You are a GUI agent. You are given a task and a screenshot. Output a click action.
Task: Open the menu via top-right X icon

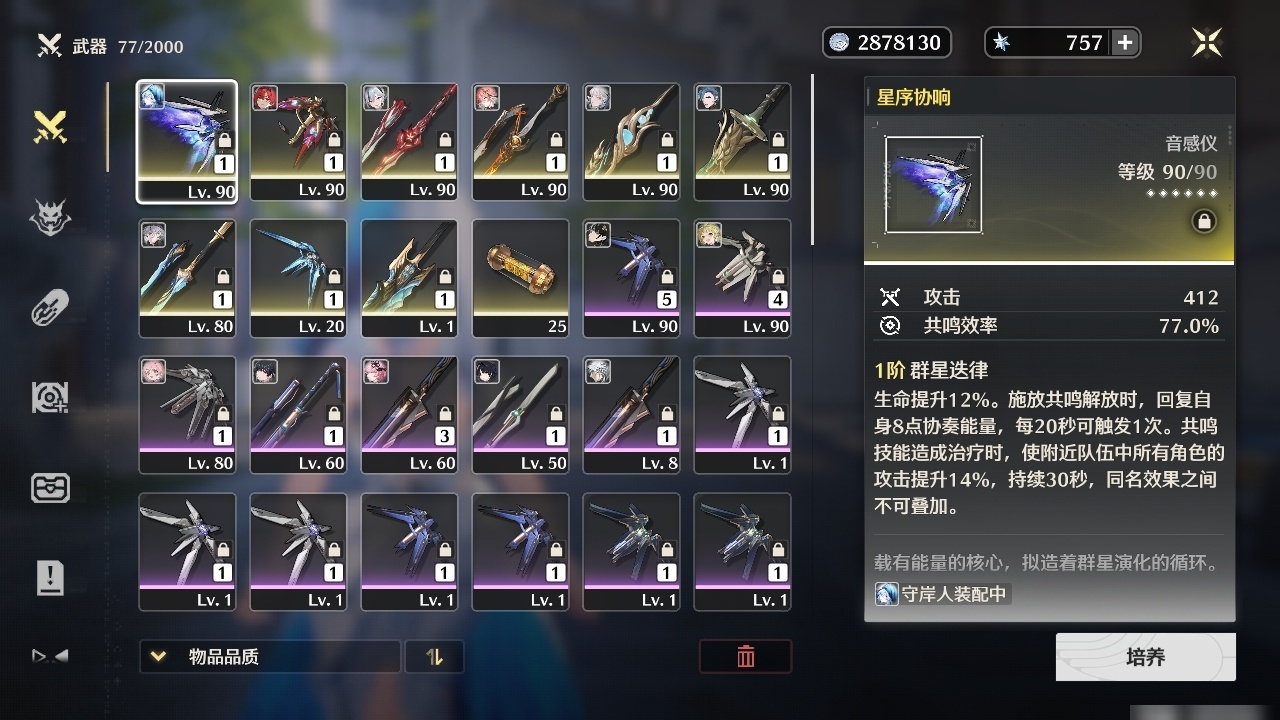pos(1206,42)
